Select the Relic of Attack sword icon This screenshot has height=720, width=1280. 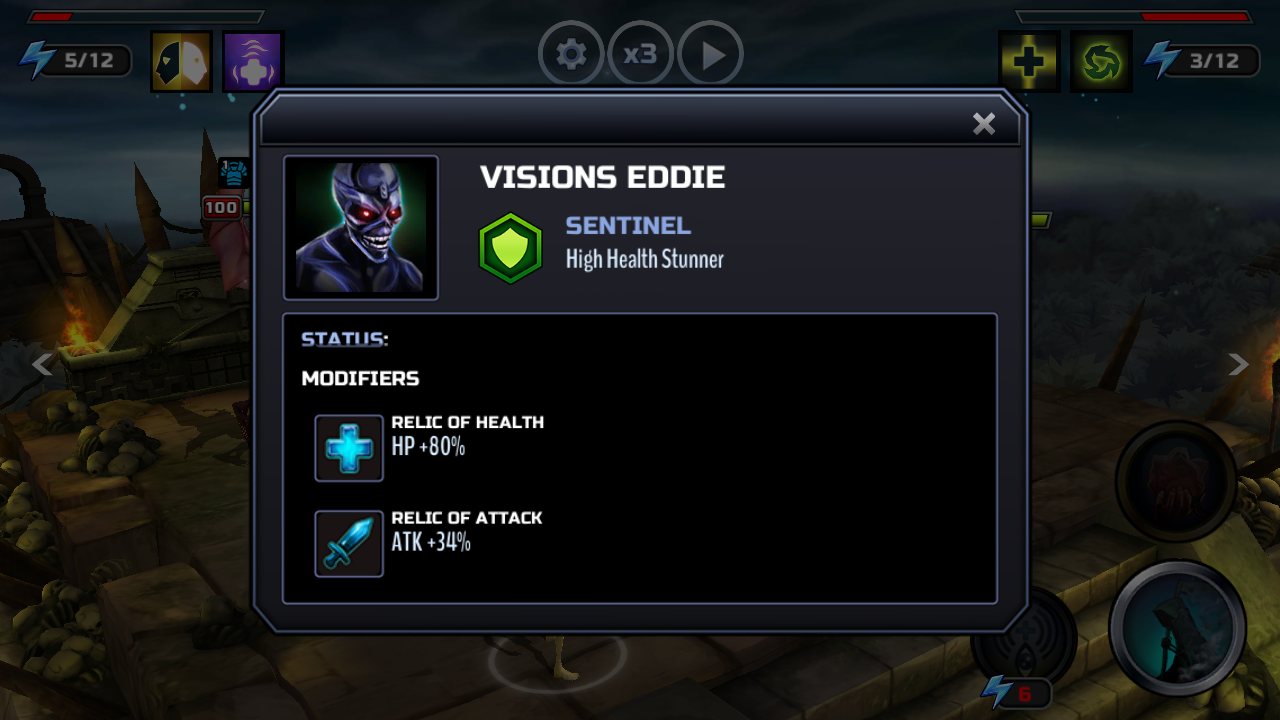coord(349,544)
